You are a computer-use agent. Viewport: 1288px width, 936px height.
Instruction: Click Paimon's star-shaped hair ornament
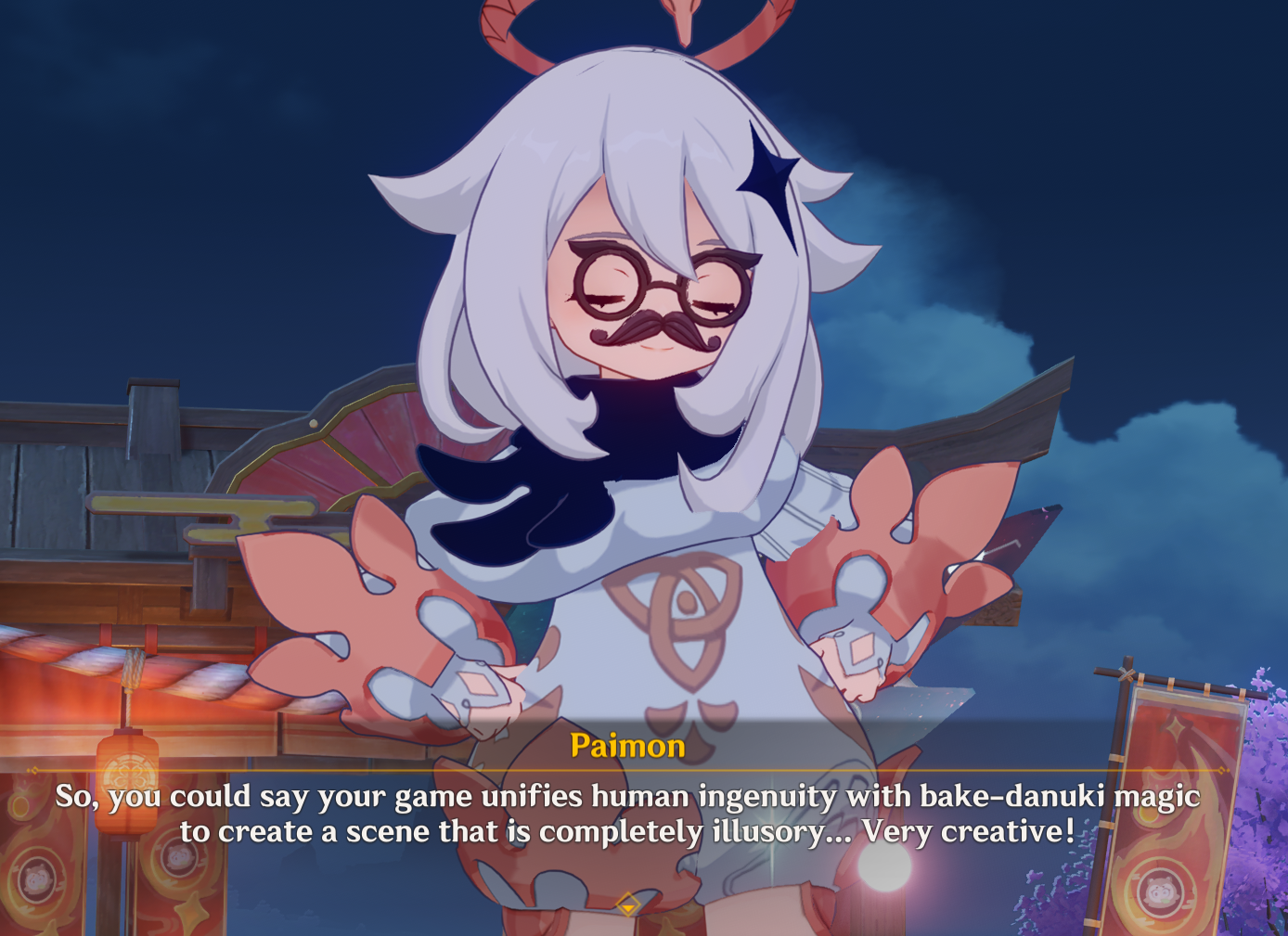click(771, 176)
